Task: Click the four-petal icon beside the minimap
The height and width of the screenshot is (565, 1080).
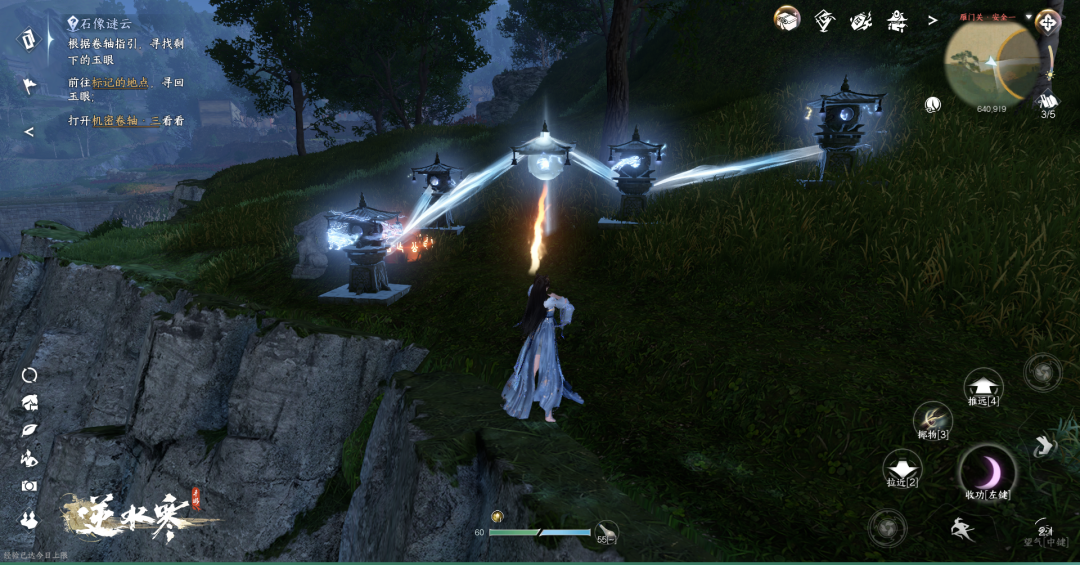Action: [x=1048, y=20]
